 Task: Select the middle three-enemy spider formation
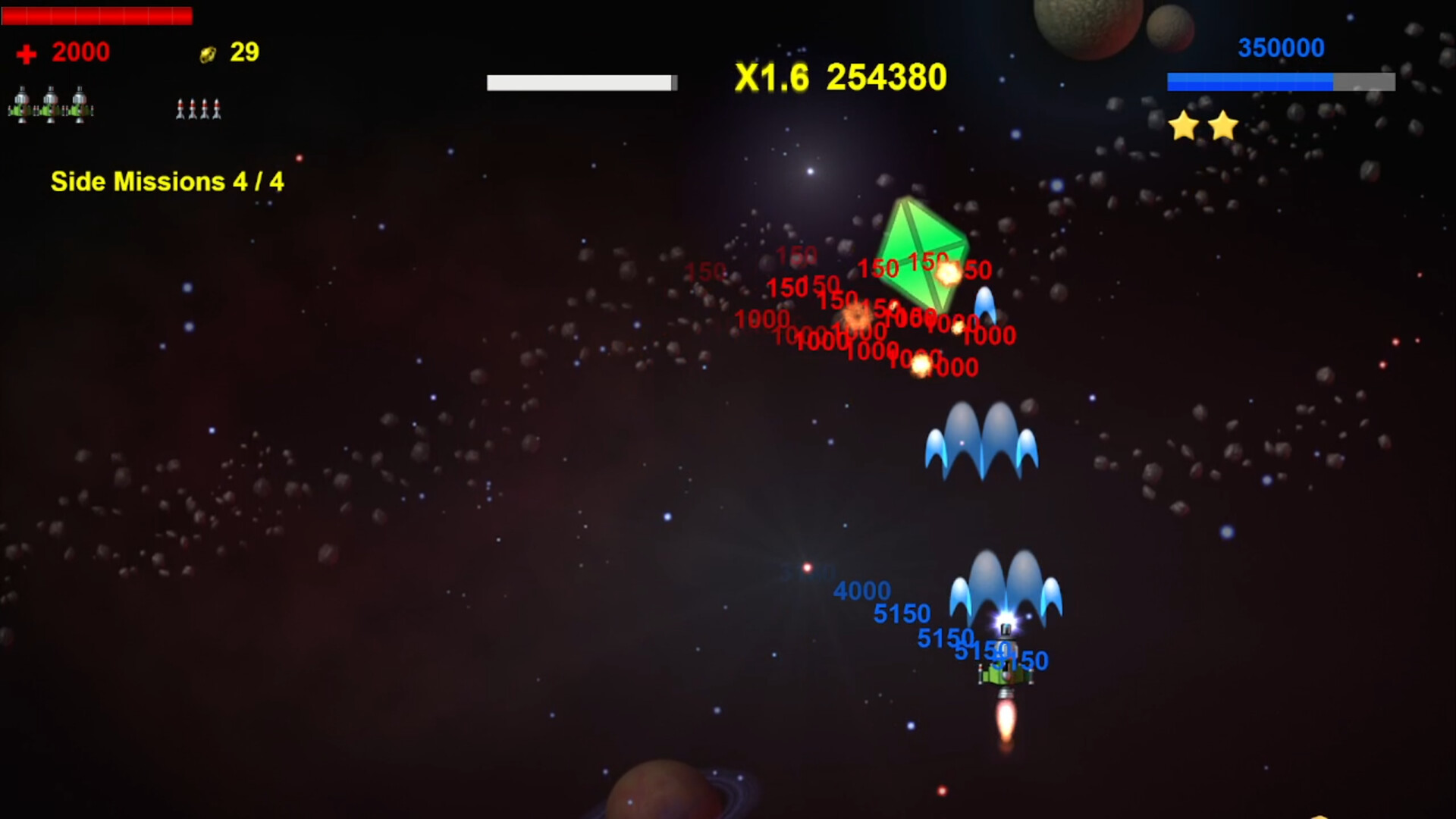(x=981, y=440)
